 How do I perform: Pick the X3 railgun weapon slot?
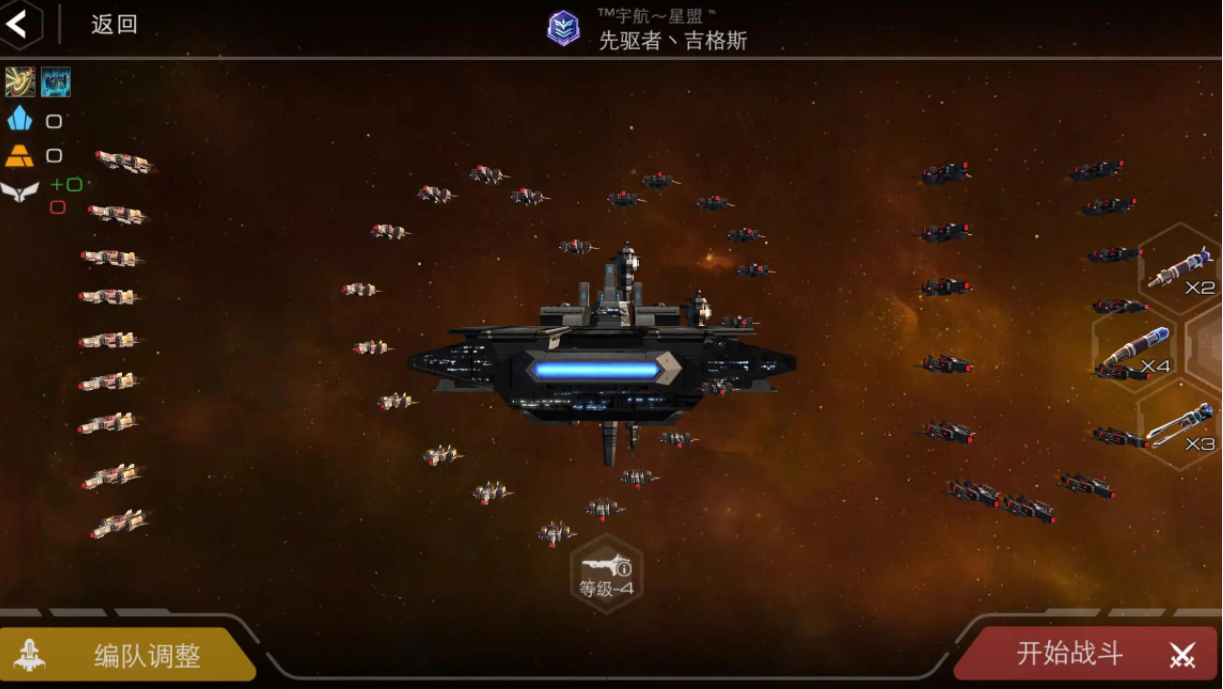(1180, 426)
